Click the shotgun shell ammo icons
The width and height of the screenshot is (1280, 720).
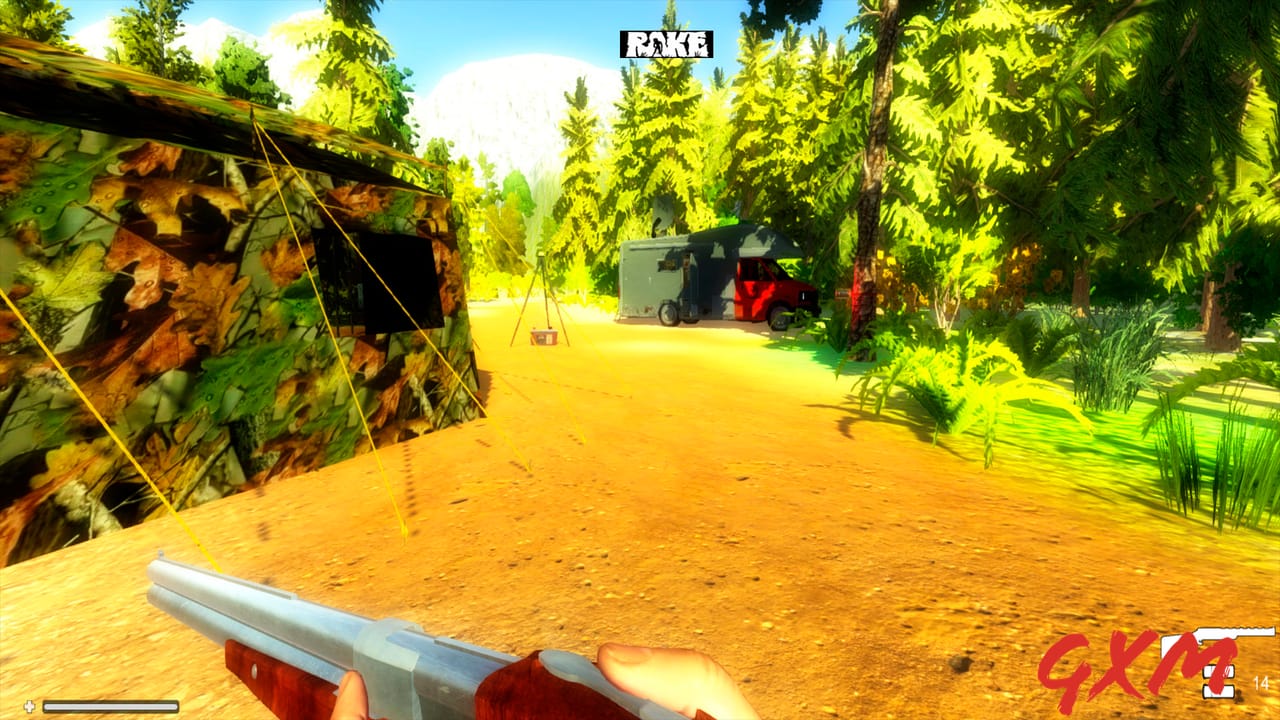click(1218, 680)
